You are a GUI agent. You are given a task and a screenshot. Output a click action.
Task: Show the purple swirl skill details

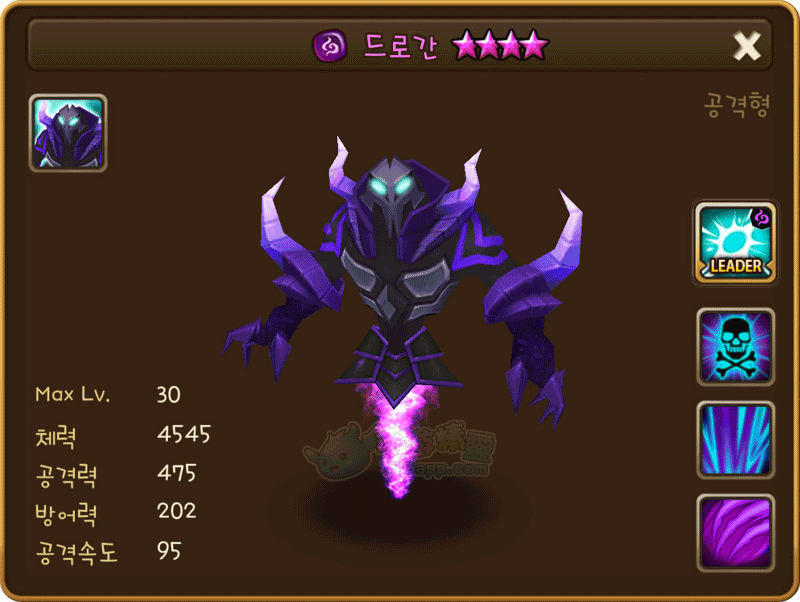point(735,533)
